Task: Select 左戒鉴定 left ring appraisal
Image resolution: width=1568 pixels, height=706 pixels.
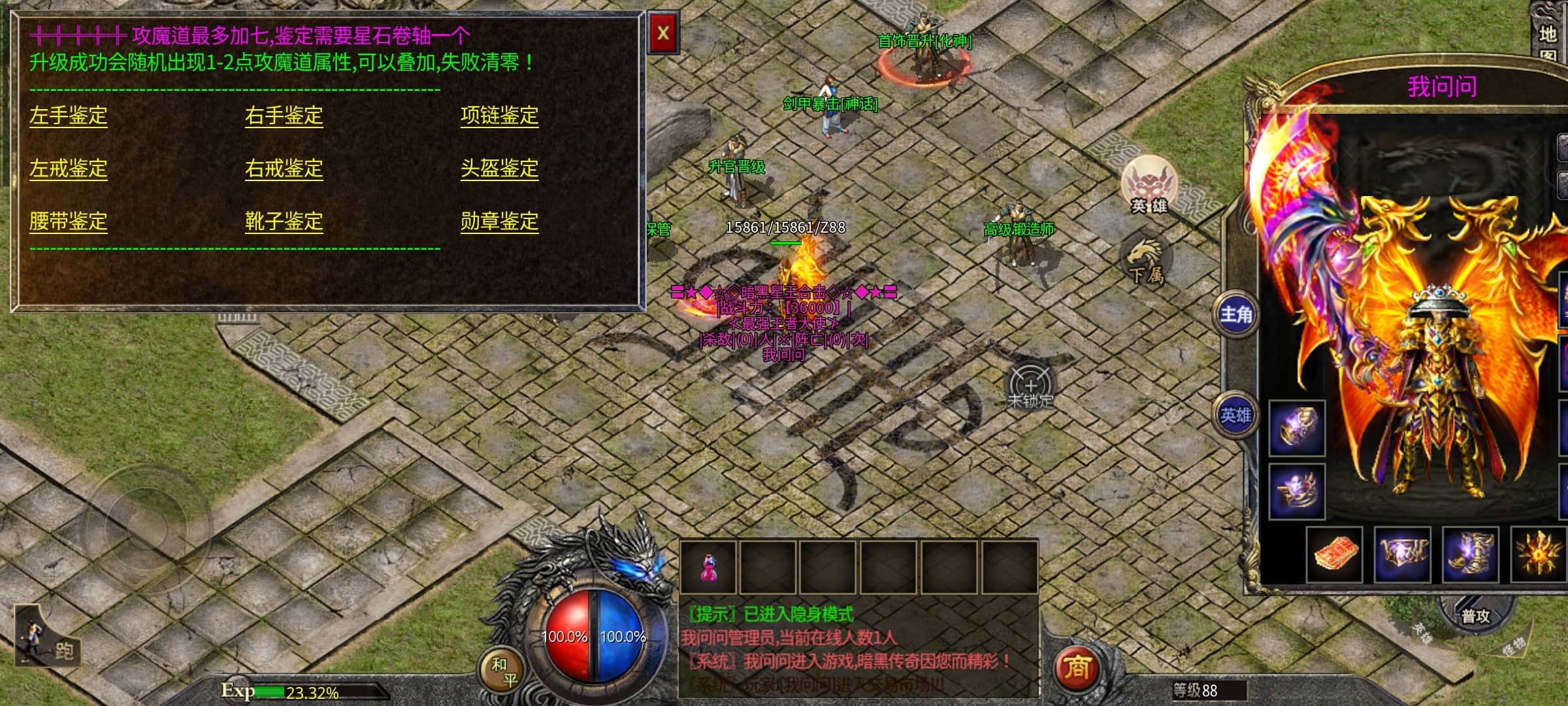Action: 68,169
